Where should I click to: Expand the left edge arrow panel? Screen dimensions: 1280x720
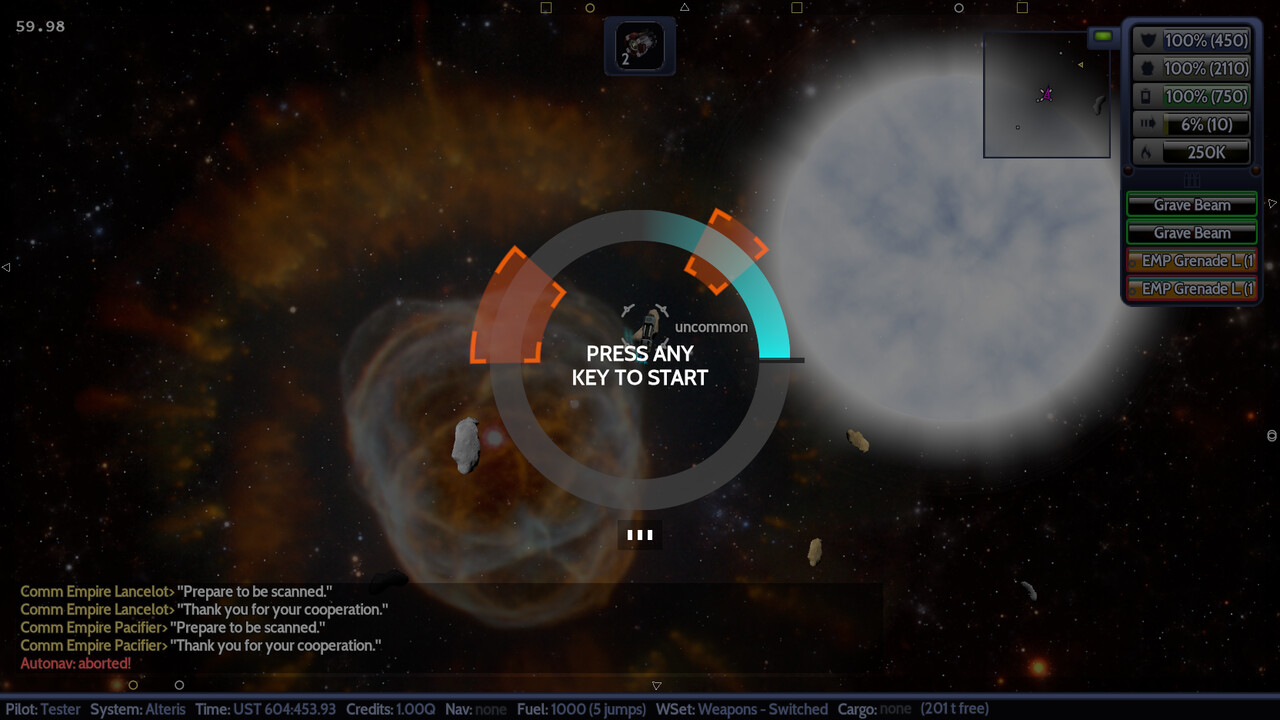click(4, 266)
